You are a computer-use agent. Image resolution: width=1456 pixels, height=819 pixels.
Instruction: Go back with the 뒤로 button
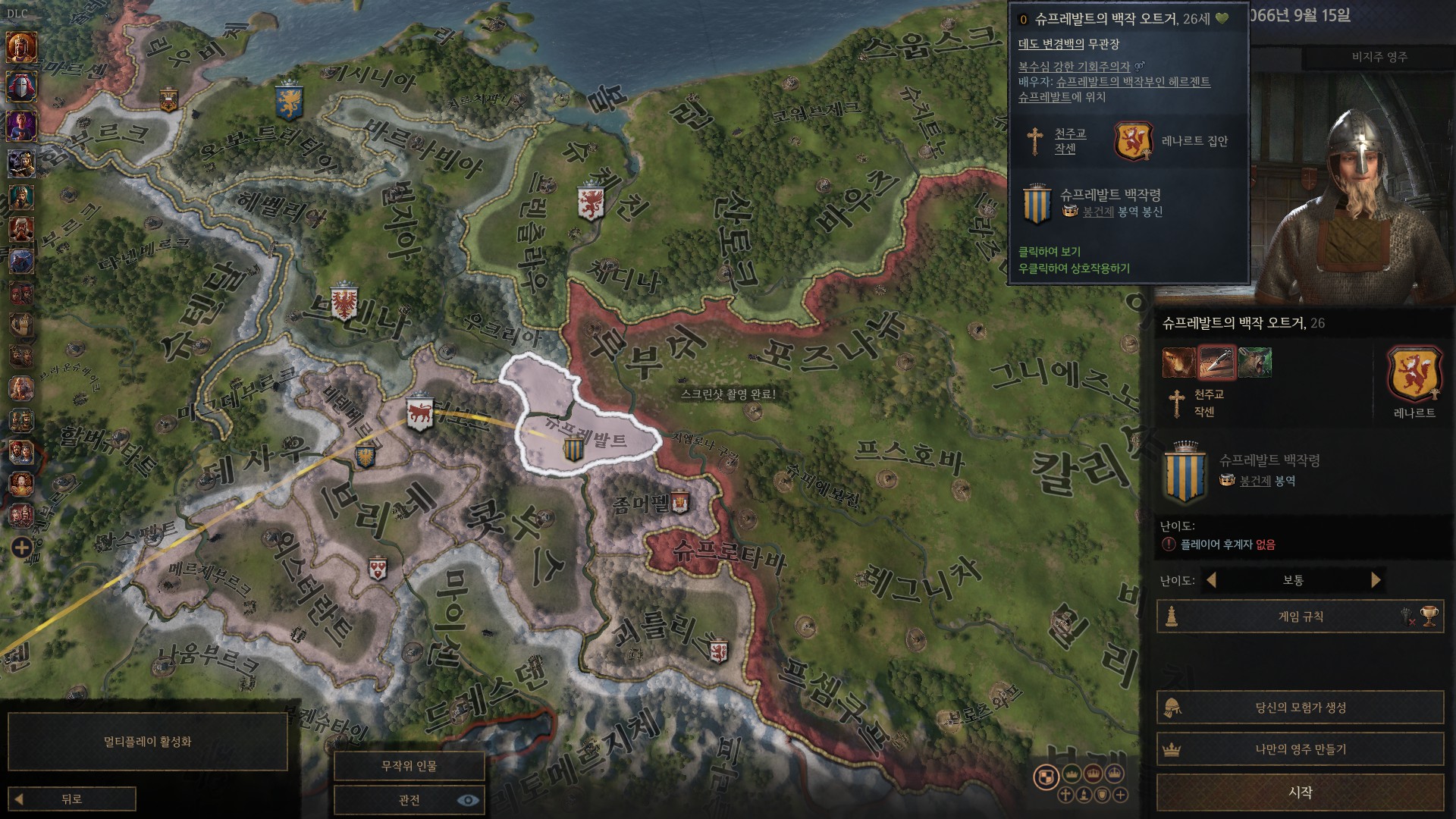coord(72,799)
